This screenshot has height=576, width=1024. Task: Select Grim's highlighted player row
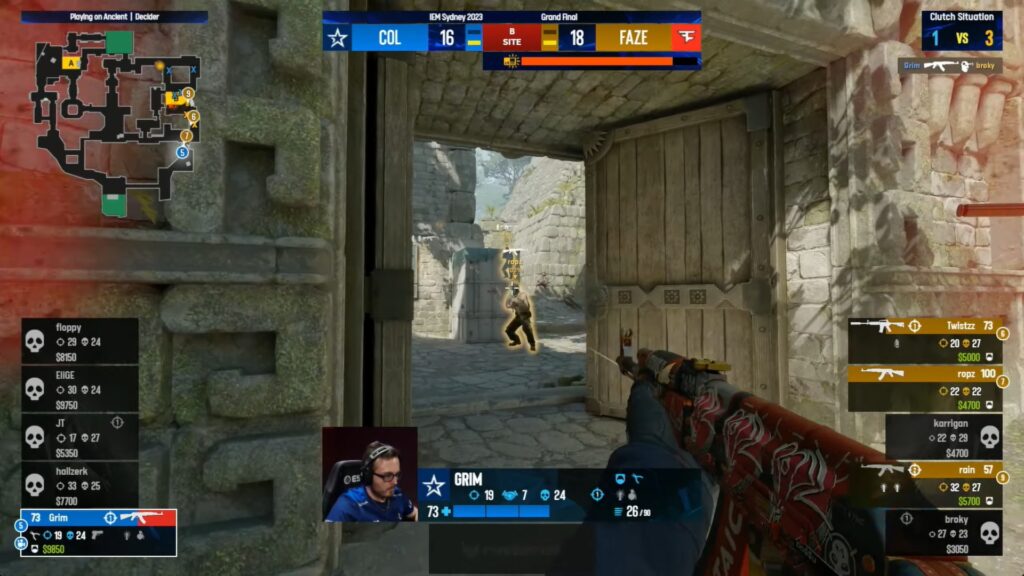click(x=98, y=532)
